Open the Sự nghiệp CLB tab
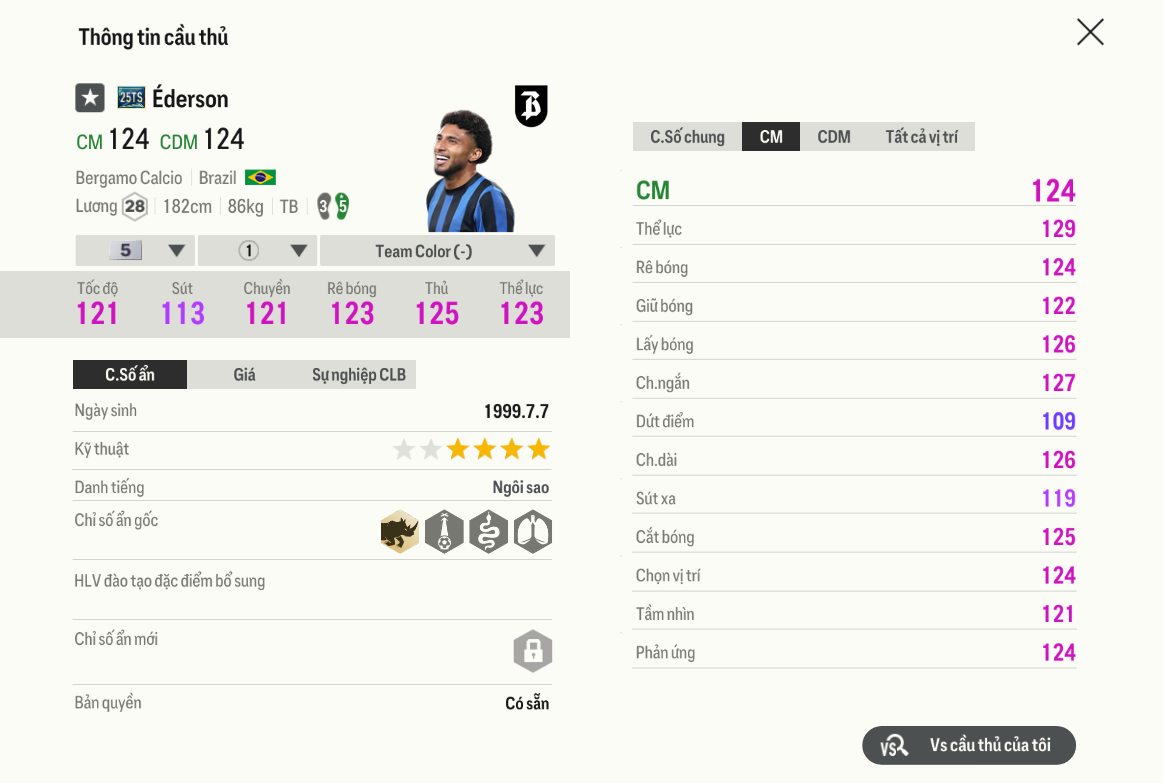Screen dimensions: 1163x783 pyautogui.click(x=358, y=375)
